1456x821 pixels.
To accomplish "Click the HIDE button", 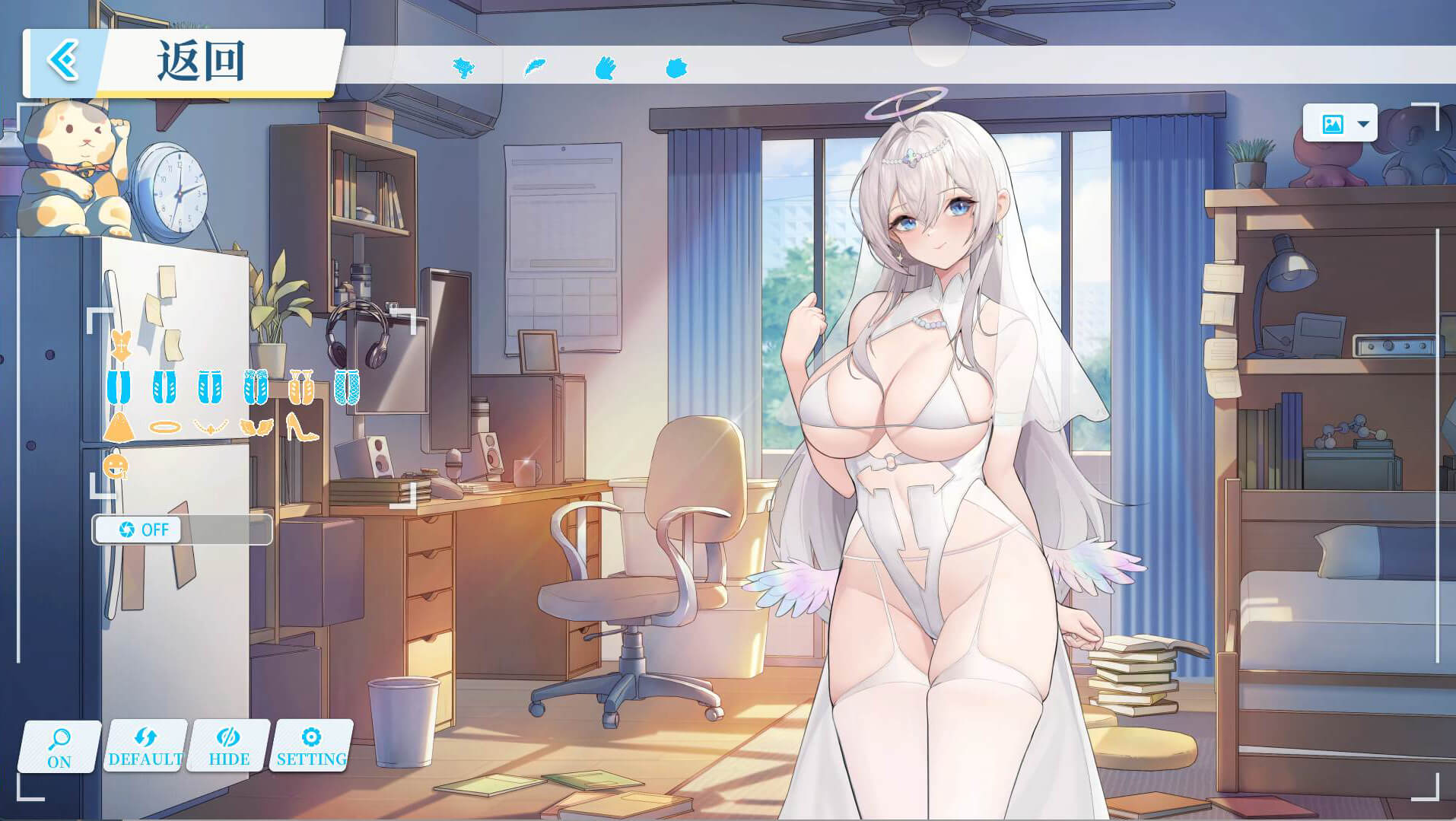I will point(229,746).
